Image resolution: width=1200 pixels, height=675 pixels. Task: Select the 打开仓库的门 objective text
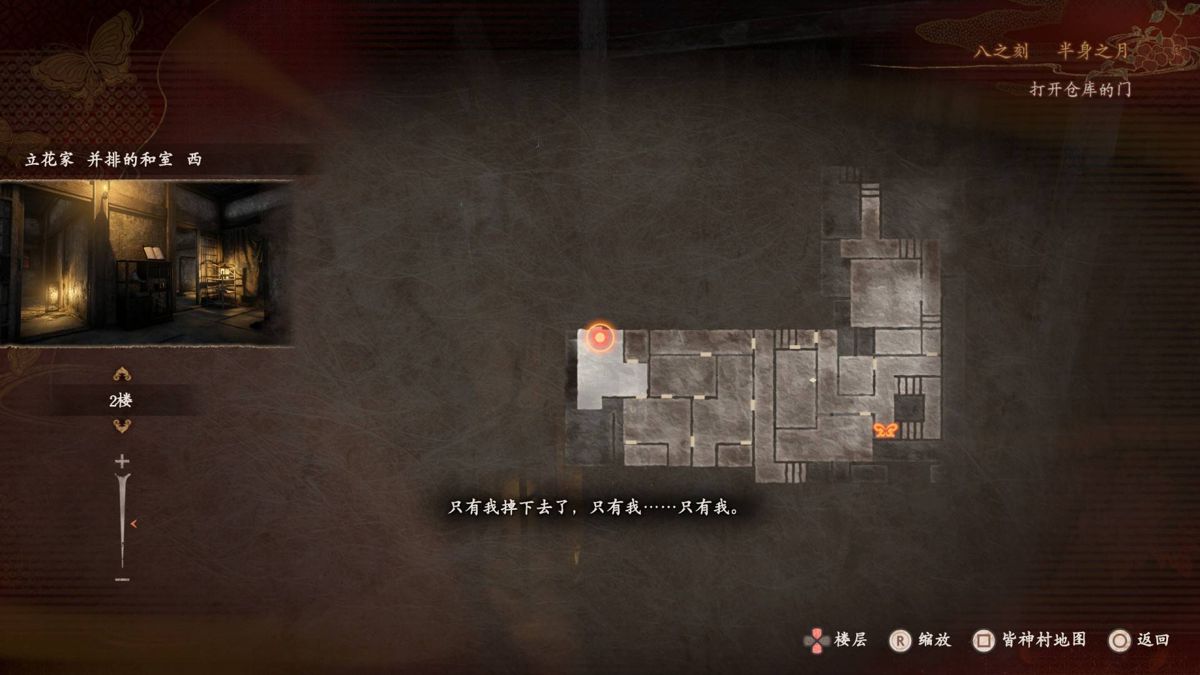1080,89
